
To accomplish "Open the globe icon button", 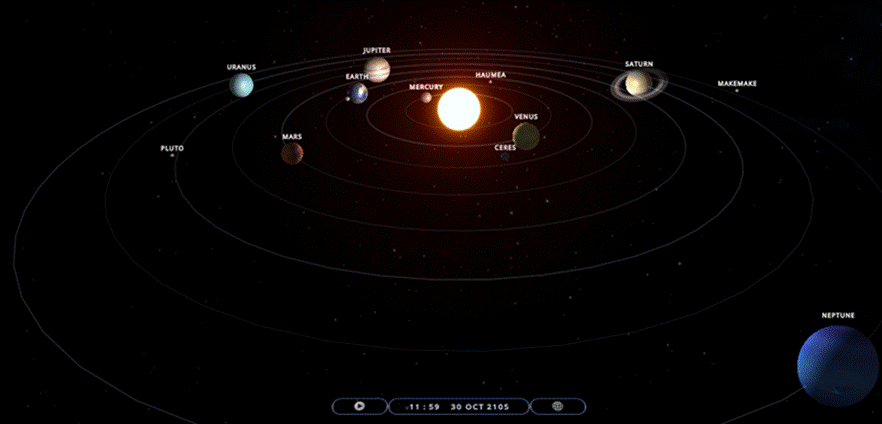I will click(x=558, y=407).
